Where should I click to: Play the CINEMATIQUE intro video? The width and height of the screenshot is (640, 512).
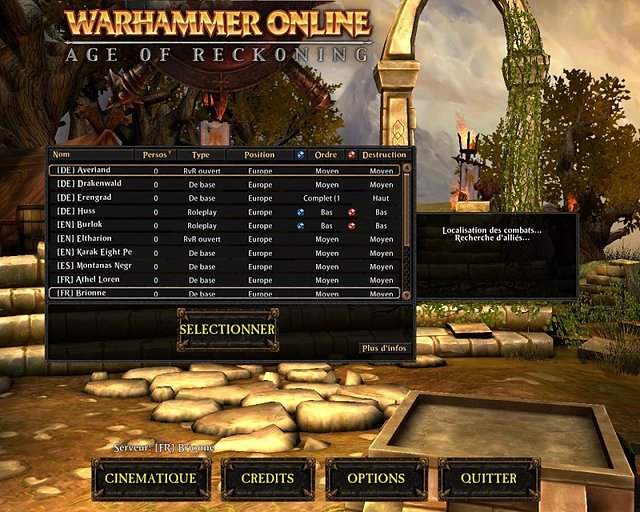pos(151,479)
